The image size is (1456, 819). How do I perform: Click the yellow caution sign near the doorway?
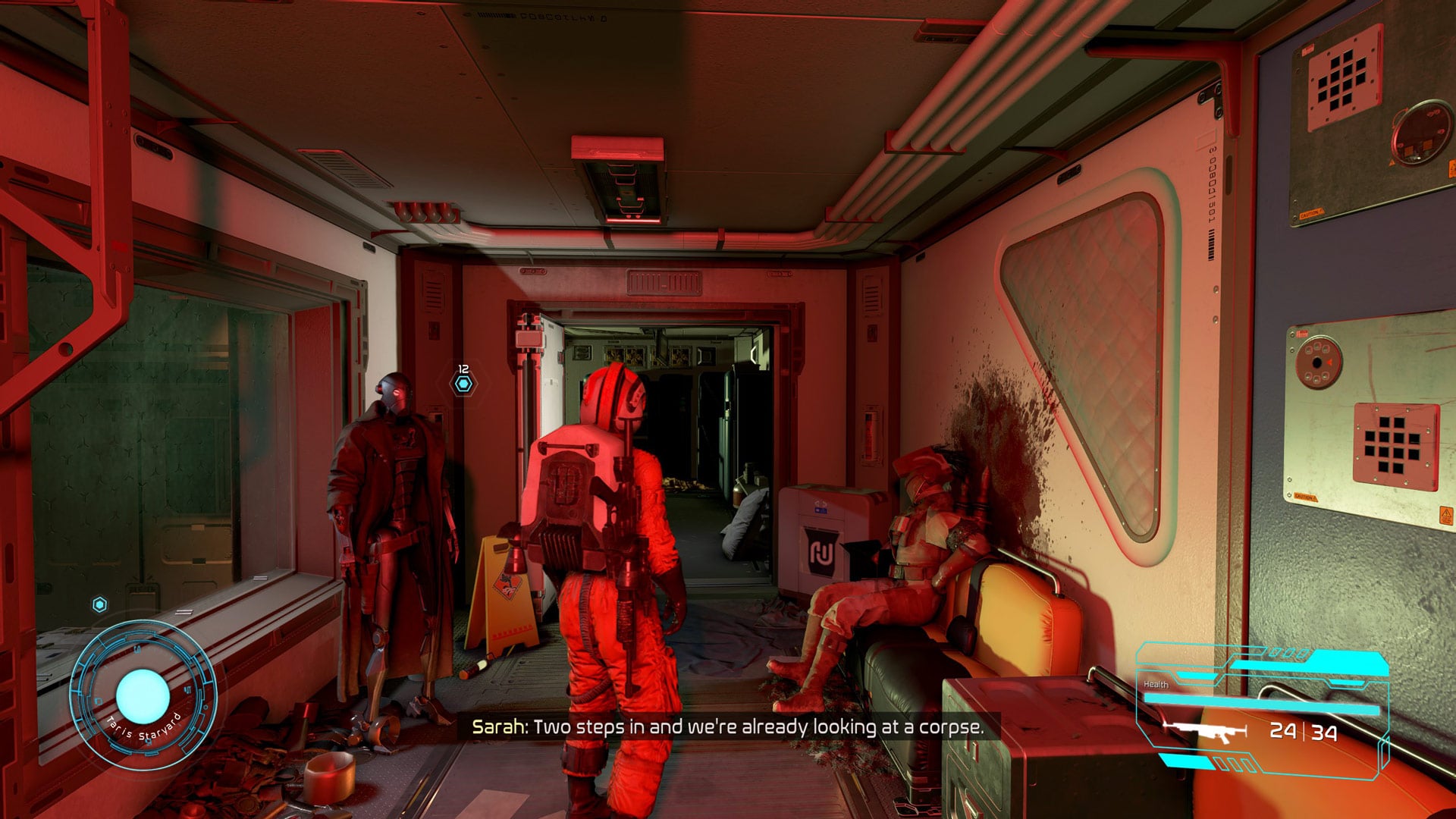[504, 584]
